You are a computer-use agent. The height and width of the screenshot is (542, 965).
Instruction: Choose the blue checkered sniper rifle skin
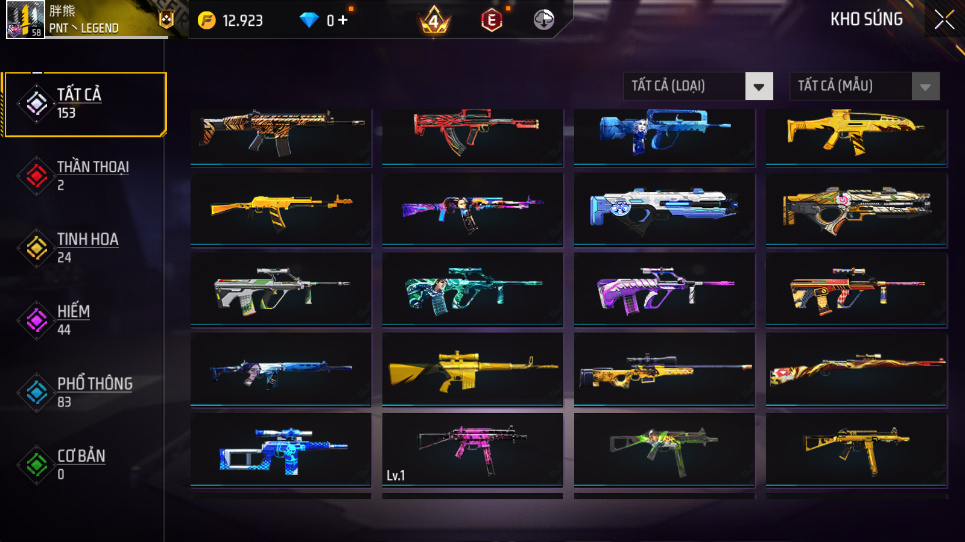click(x=280, y=449)
